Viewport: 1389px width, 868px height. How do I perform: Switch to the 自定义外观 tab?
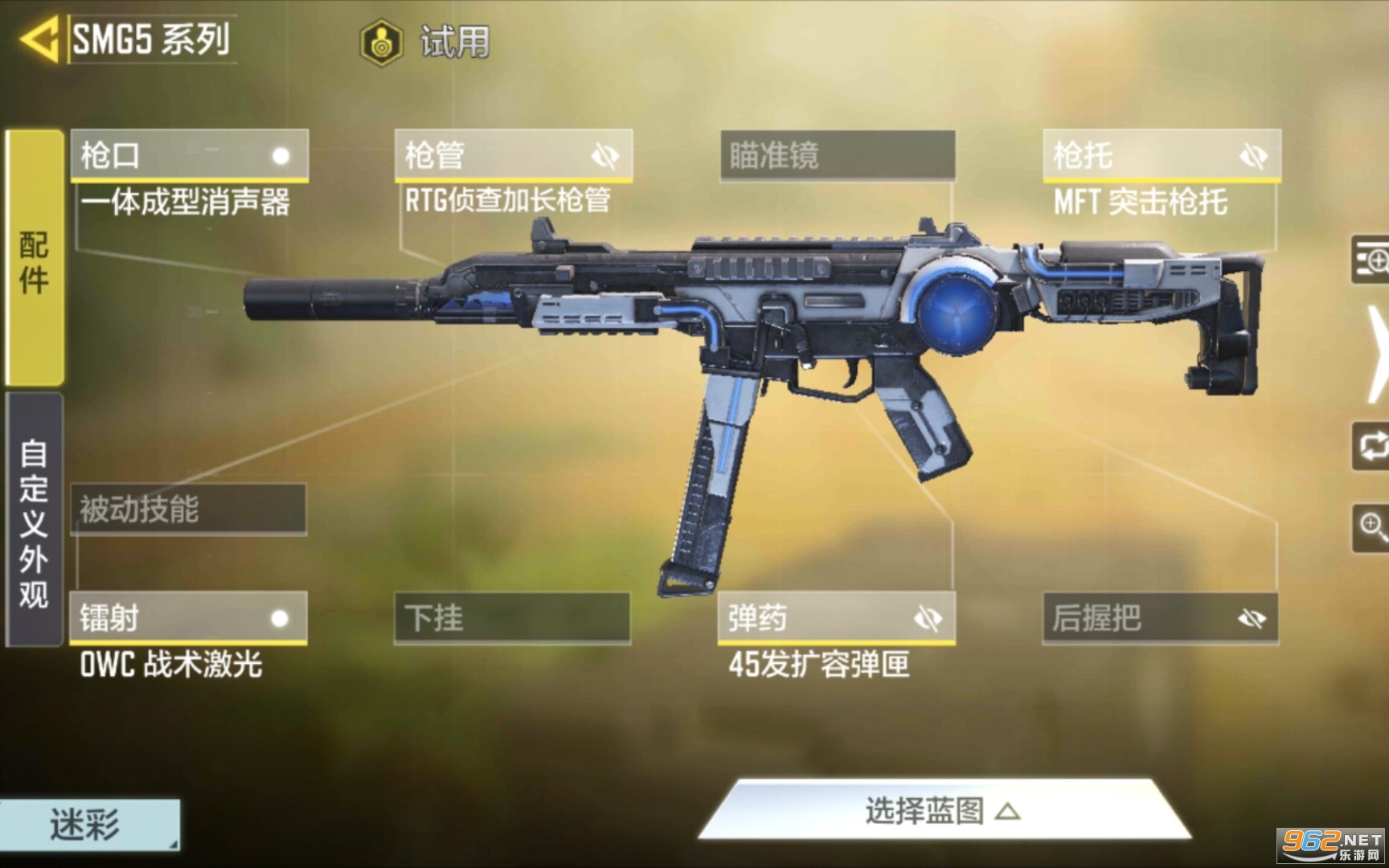[x=35, y=521]
